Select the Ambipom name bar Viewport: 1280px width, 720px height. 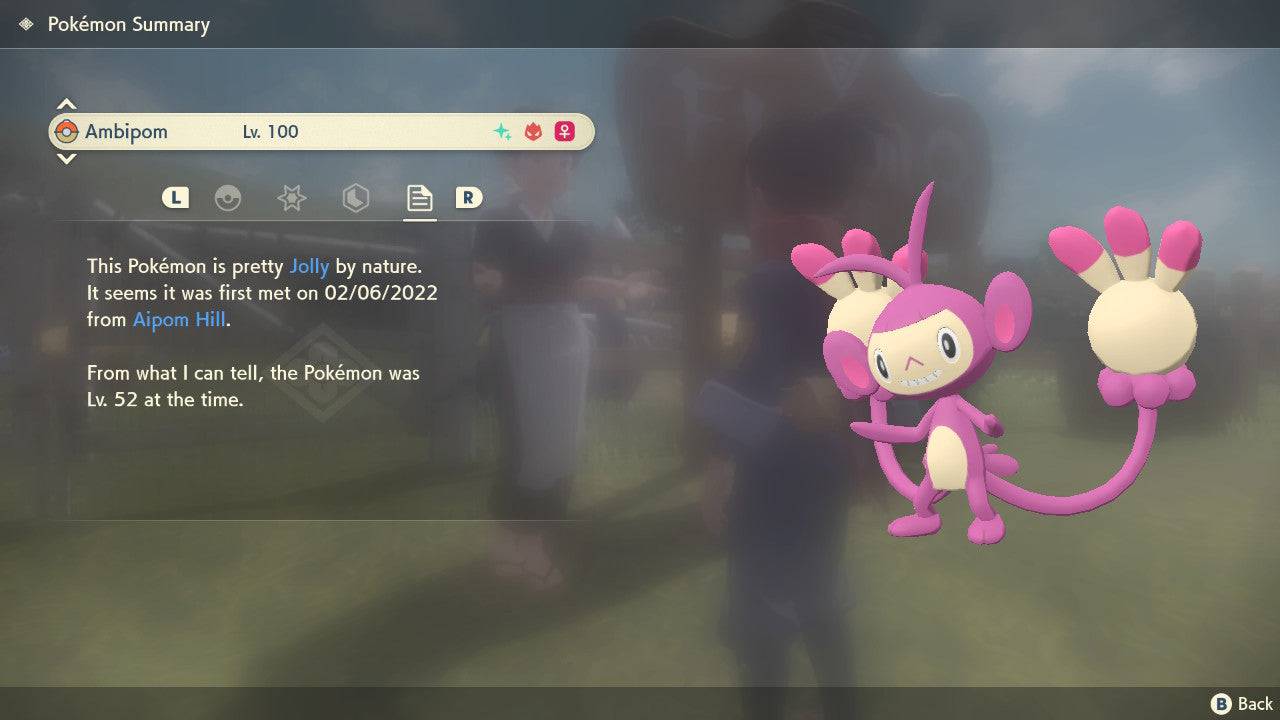click(320, 132)
